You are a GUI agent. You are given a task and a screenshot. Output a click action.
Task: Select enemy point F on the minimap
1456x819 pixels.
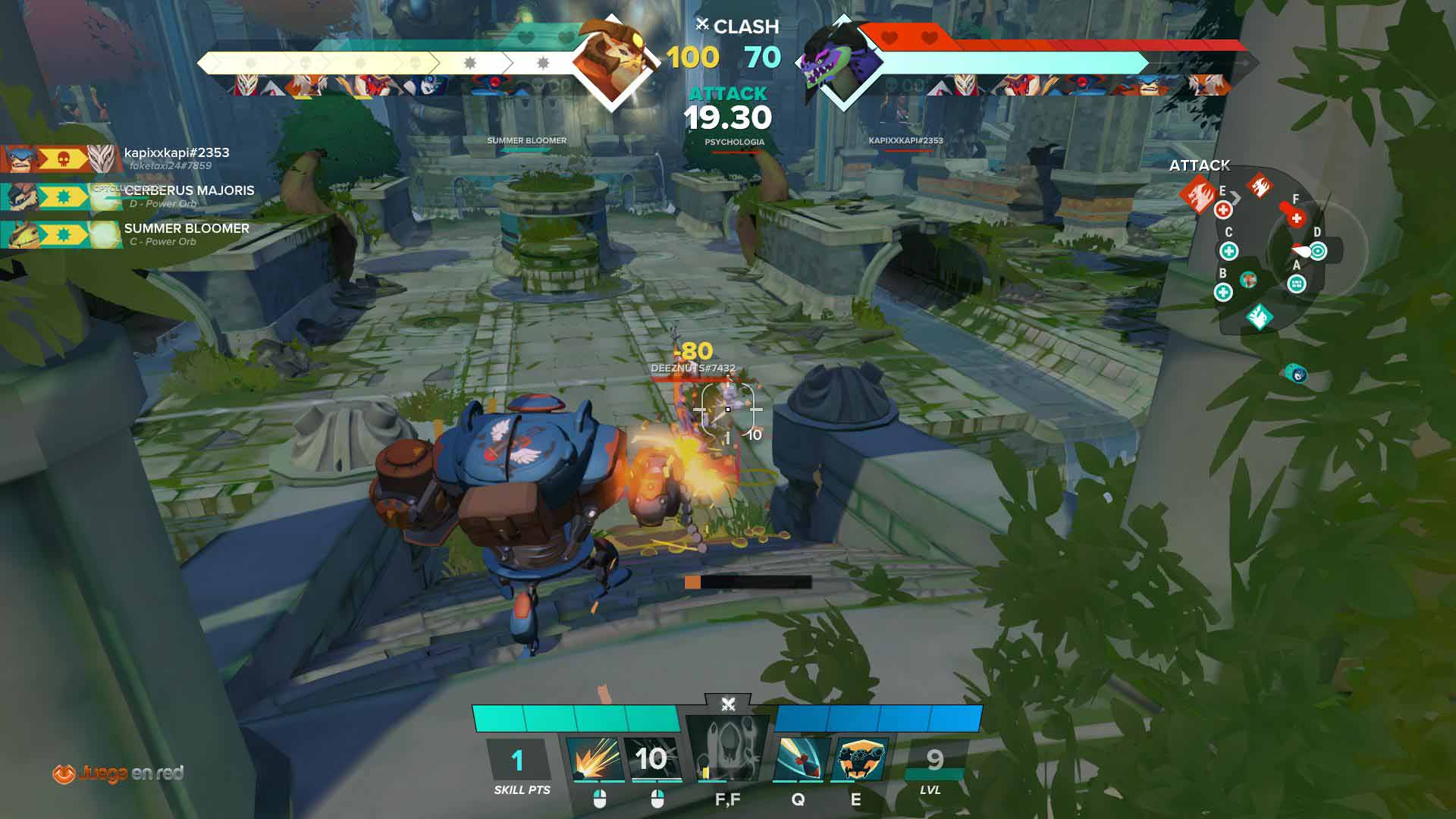(1296, 218)
